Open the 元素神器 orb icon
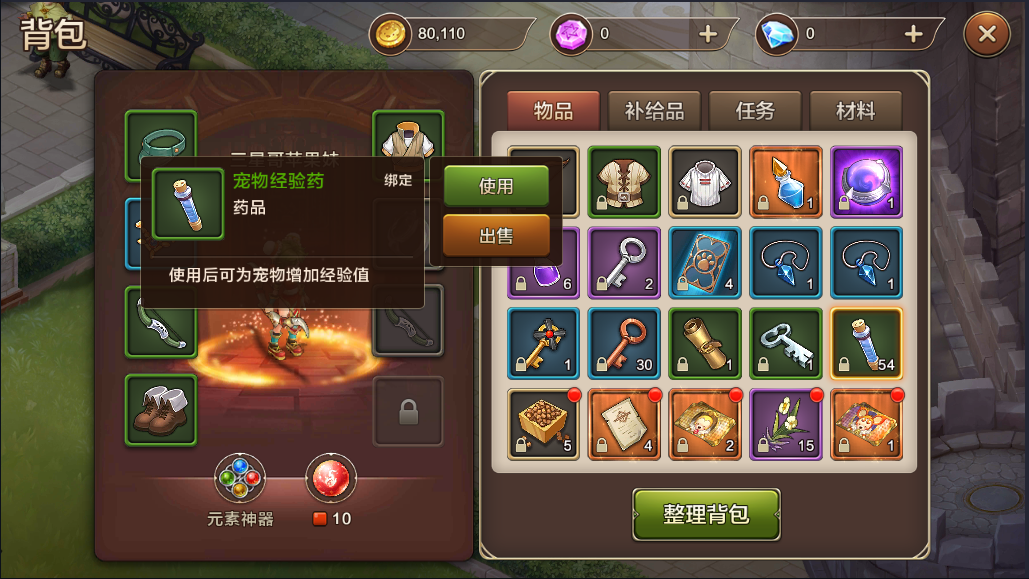Screen dimensions: 1029x579 [240, 478]
